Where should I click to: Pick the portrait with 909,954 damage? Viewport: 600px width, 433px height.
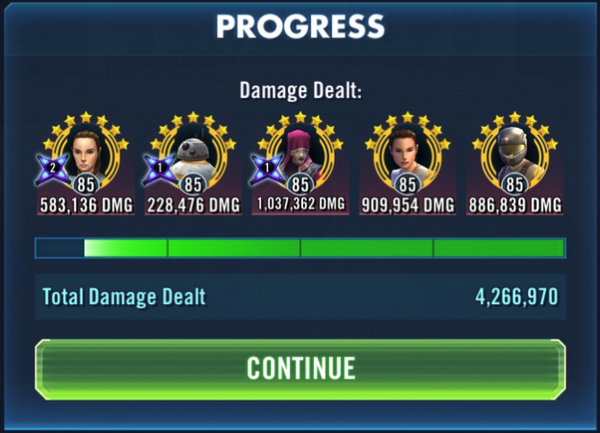coord(407,157)
